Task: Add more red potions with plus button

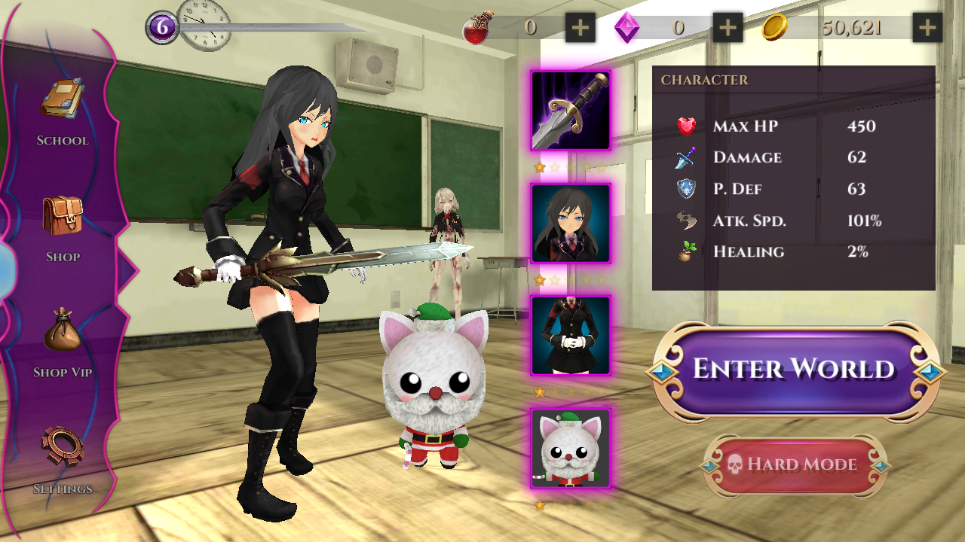Action: pyautogui.click(x=580, y=27)
